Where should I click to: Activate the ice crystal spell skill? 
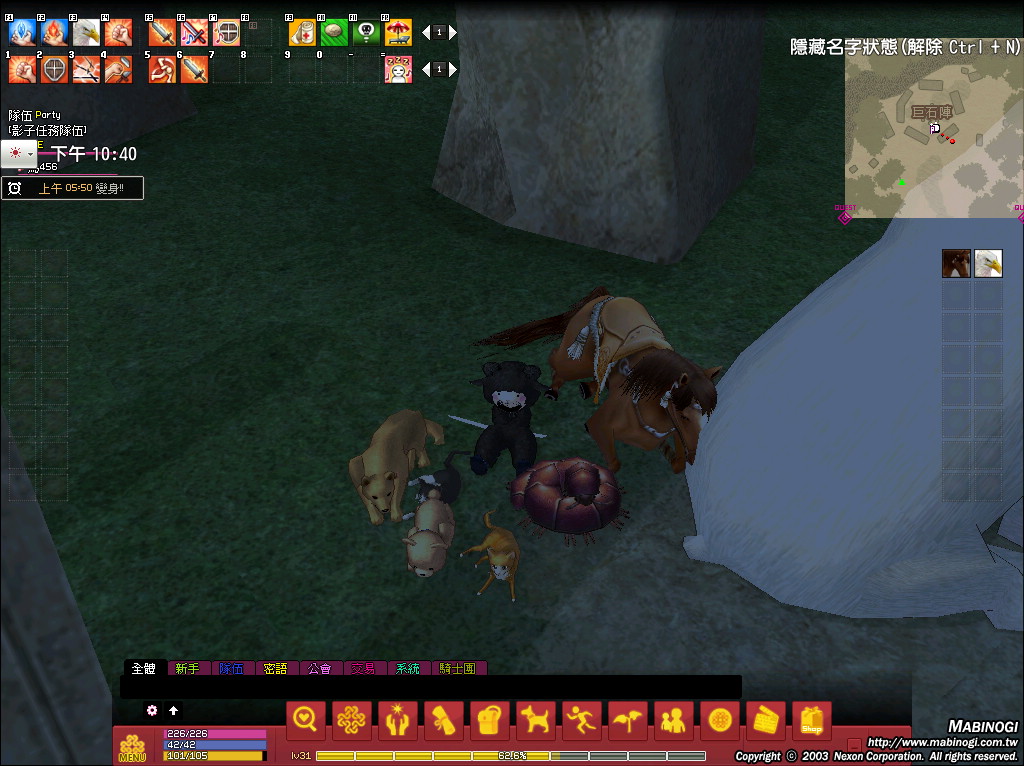[x=22, y=33]
